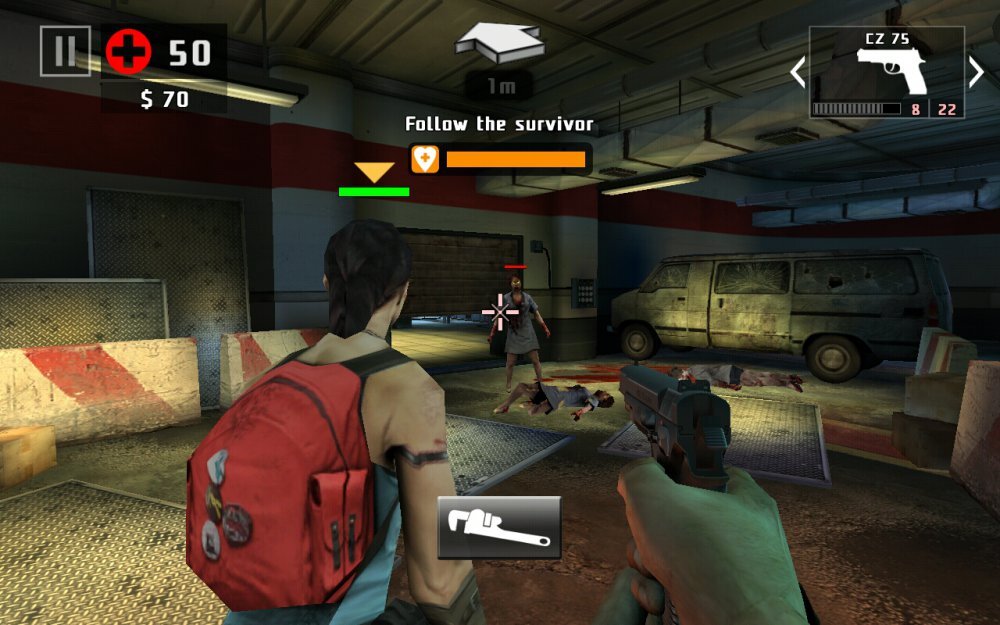
Task: Use the red medkit icon
Action: click(128, 51)
